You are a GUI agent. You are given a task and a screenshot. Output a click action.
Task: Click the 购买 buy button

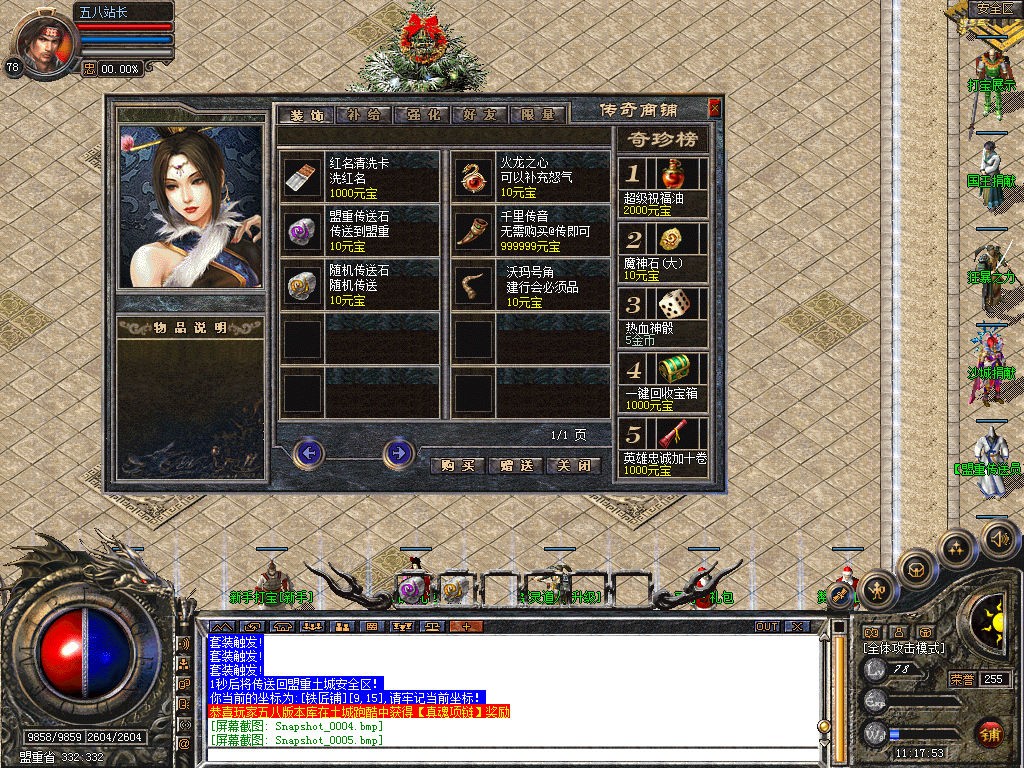(457, 466)
